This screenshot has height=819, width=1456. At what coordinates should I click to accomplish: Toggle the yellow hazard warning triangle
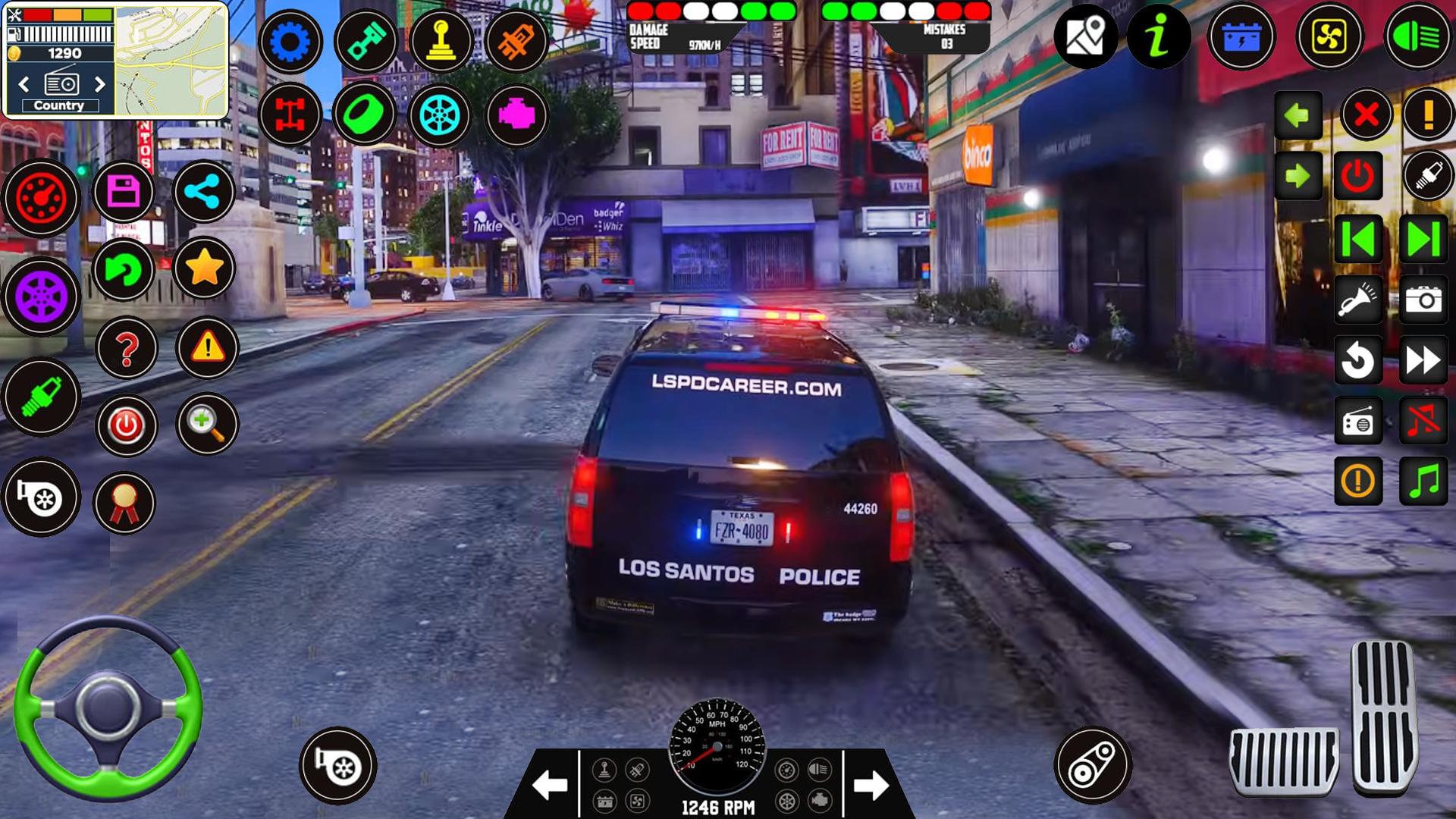[207, 348]
